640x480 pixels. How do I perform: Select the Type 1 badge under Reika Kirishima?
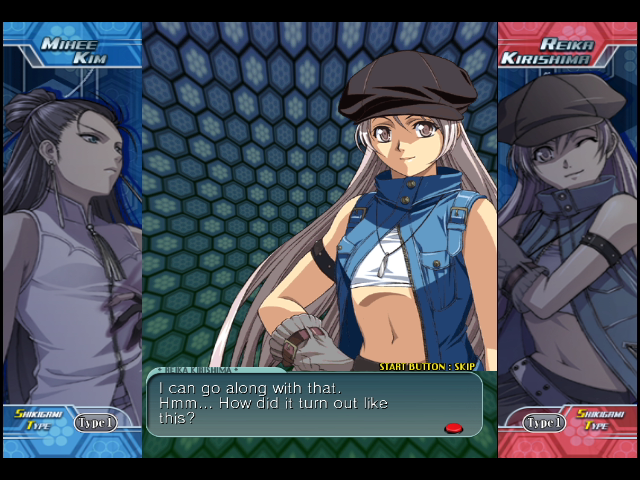tap(543, 422)
